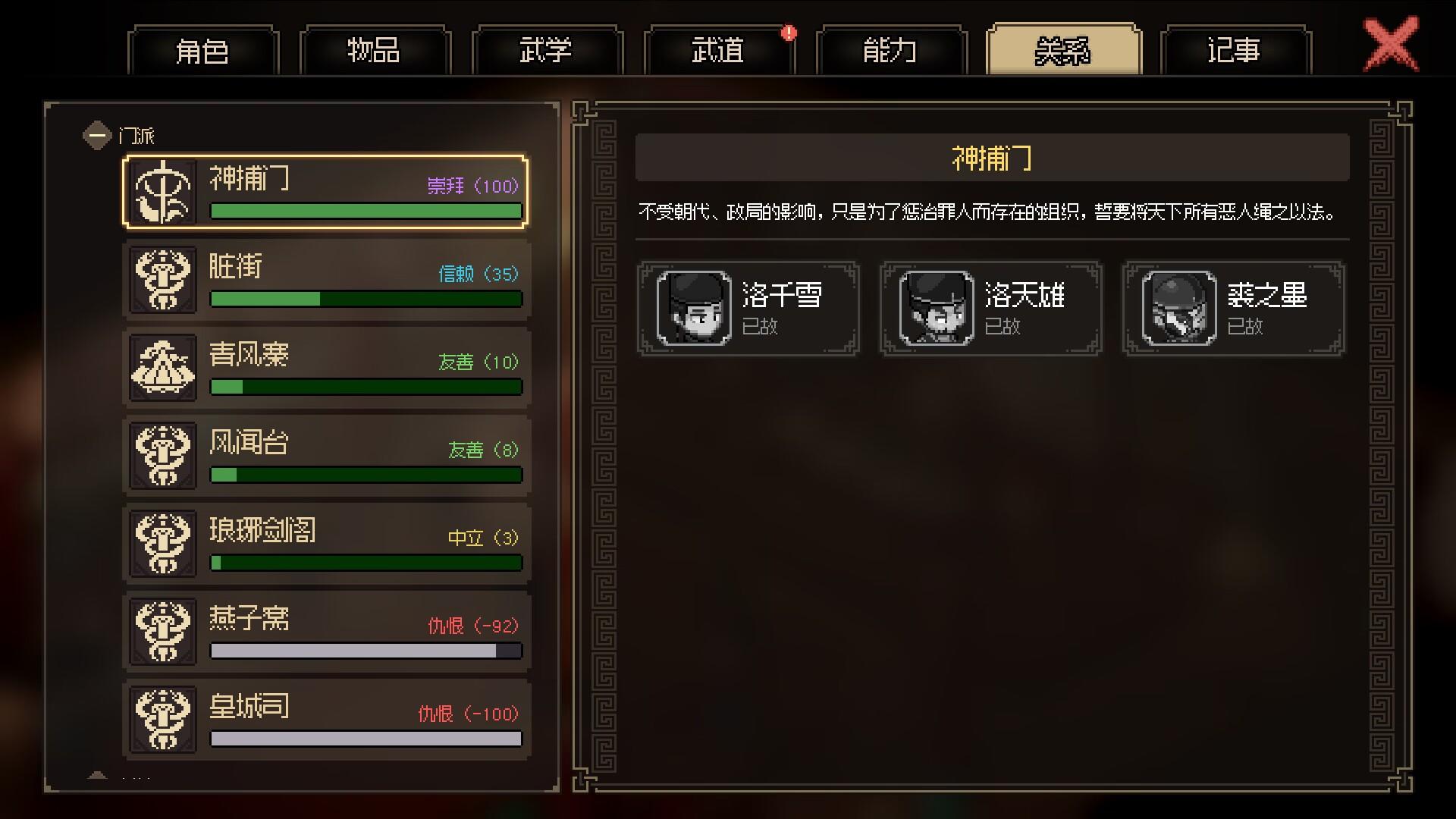
Task: Expand the section at the list bottom
Action: (97, 775)
